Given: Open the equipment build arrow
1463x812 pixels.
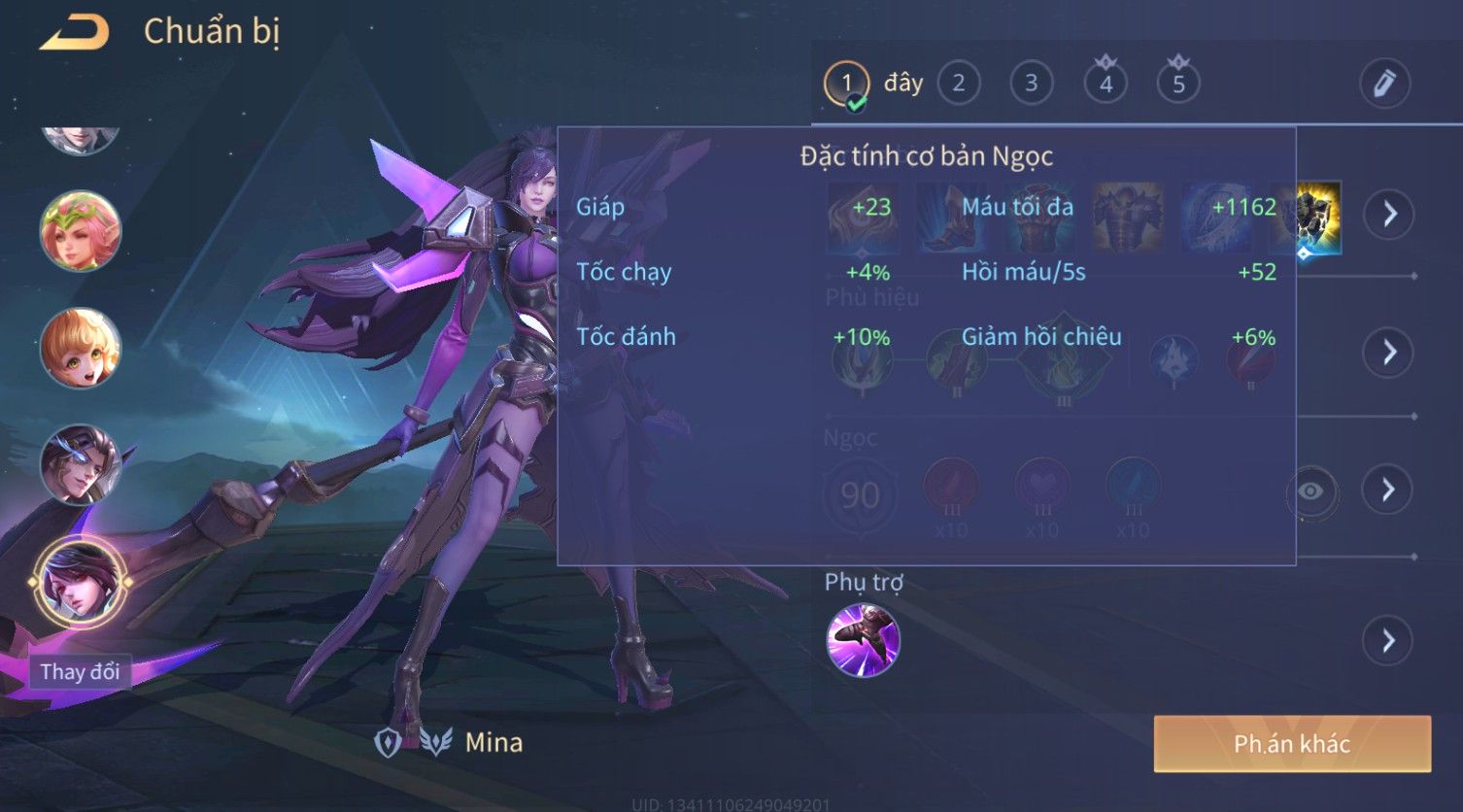Looking at the screenshot, I should (x=1388, y=215).
